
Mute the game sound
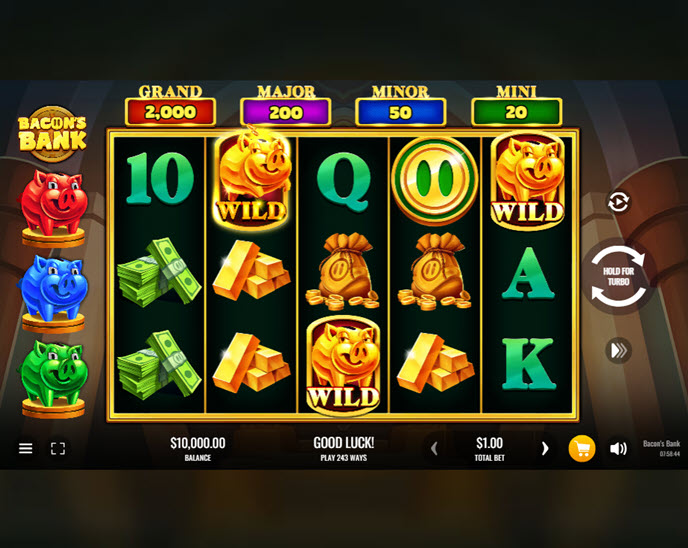618,449
